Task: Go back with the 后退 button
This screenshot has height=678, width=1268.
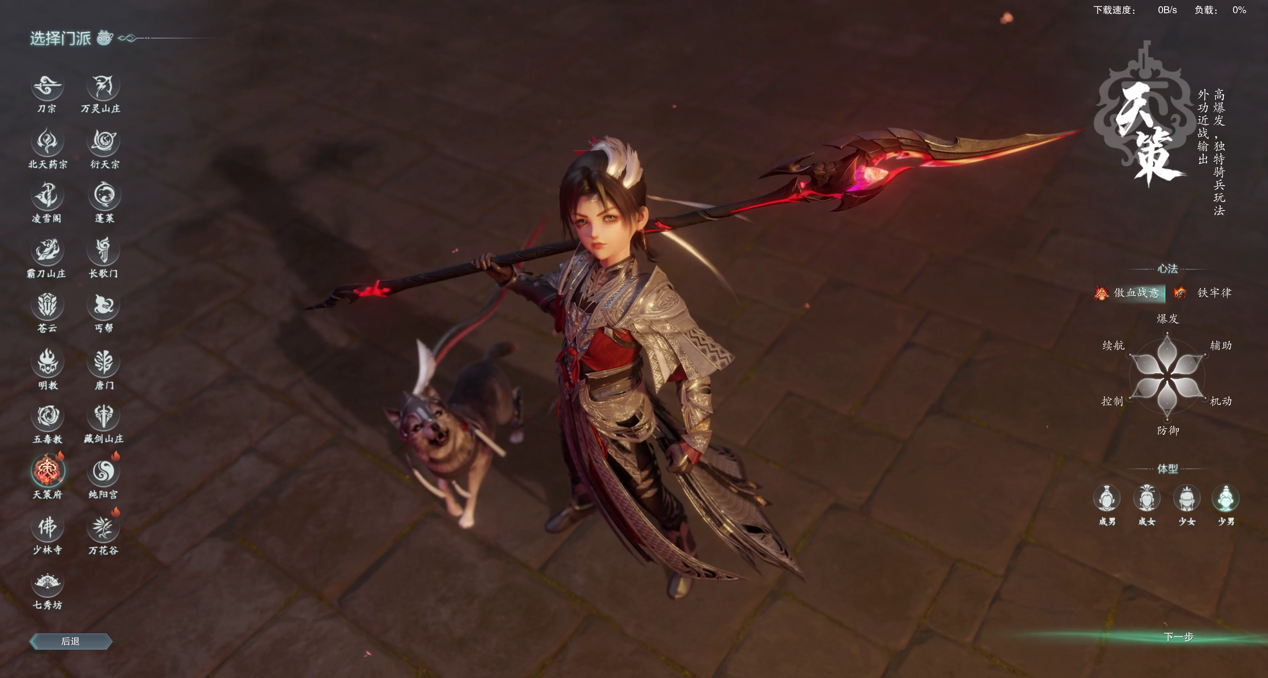Action: (70, 641)
